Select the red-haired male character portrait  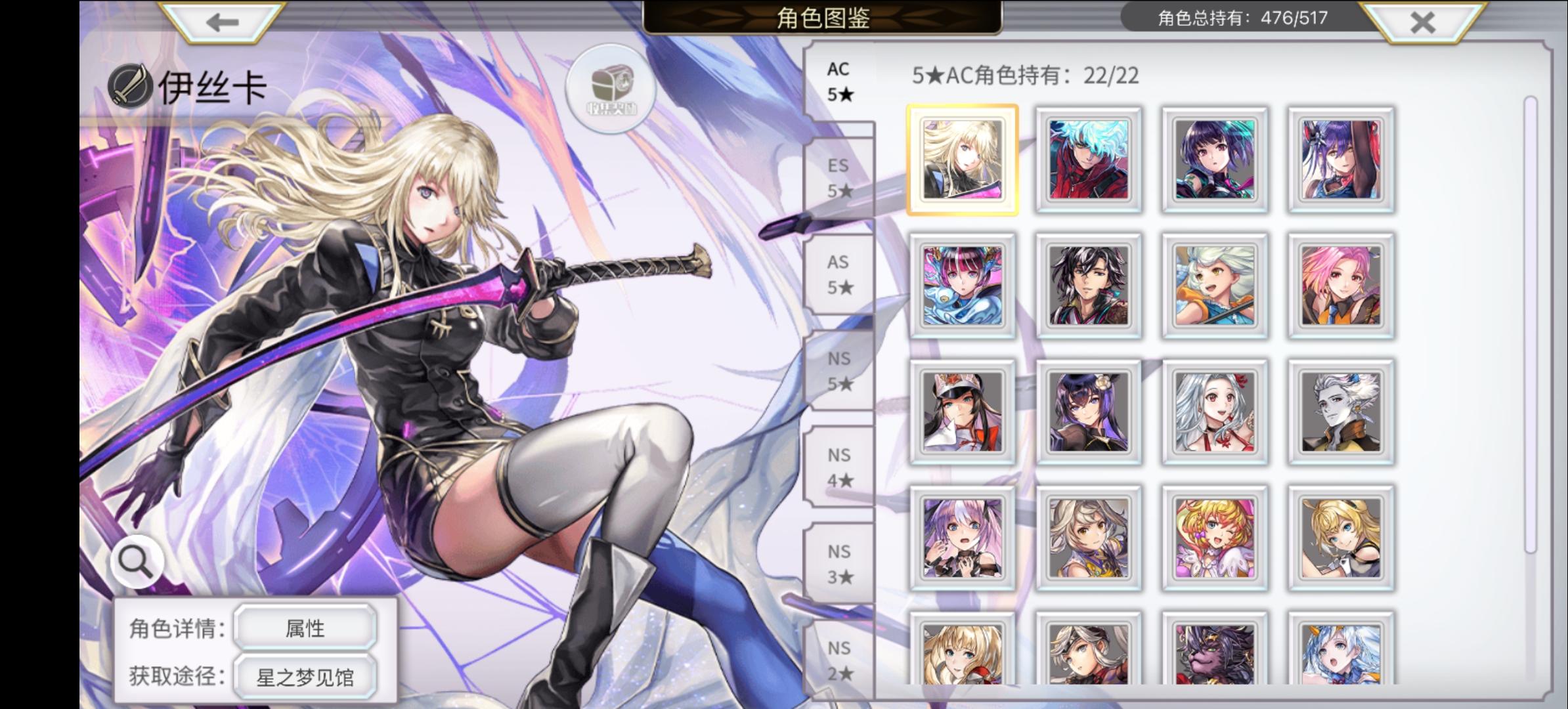click(x=1089, y=161)
